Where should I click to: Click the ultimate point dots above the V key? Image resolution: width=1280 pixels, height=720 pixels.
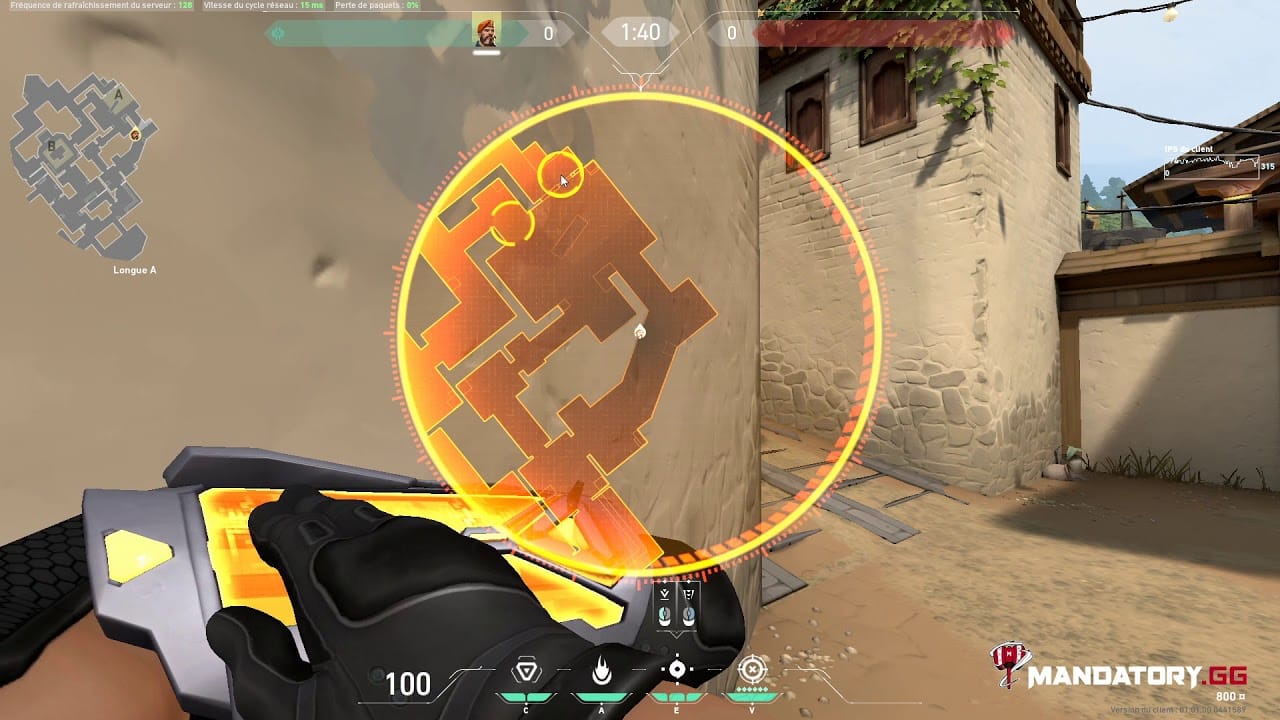coord(750,688)
